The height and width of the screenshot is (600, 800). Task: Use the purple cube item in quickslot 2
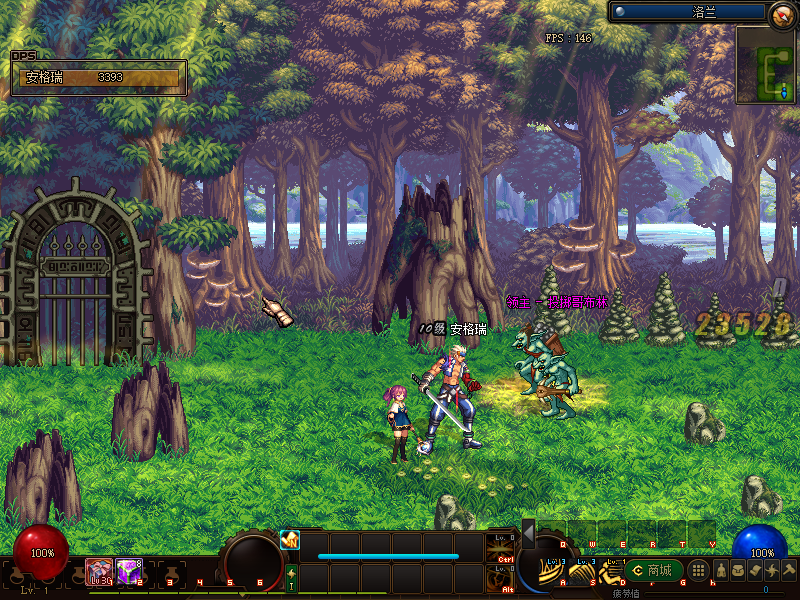[129, 571]
